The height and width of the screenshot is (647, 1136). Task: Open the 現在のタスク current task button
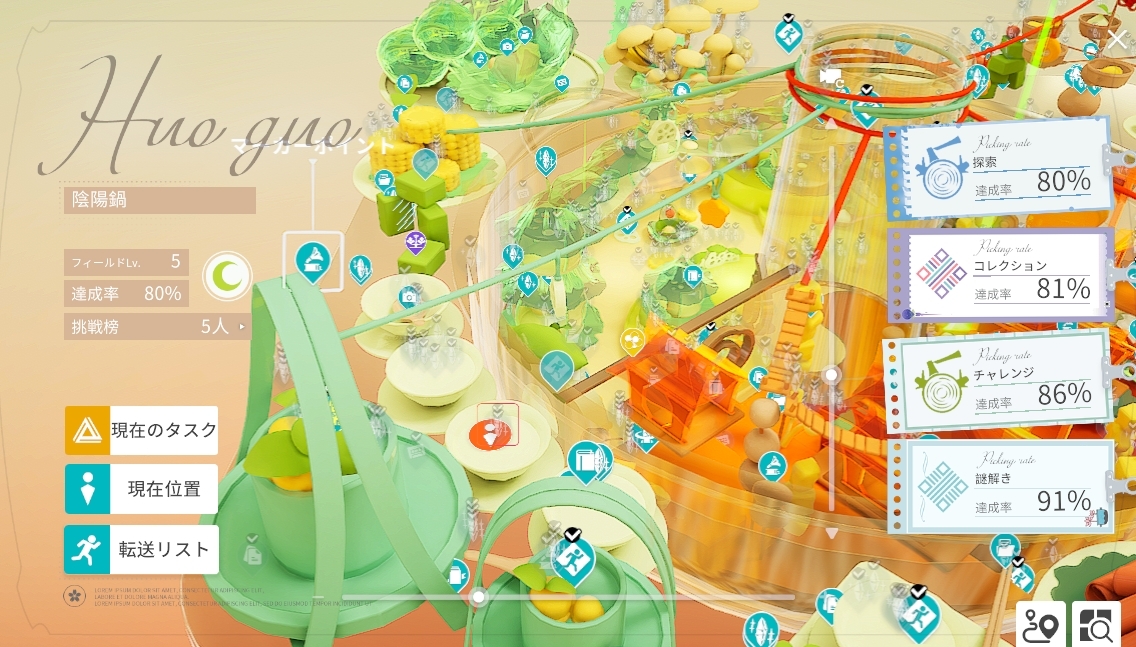pyautogui.click(x=141, y=430)
